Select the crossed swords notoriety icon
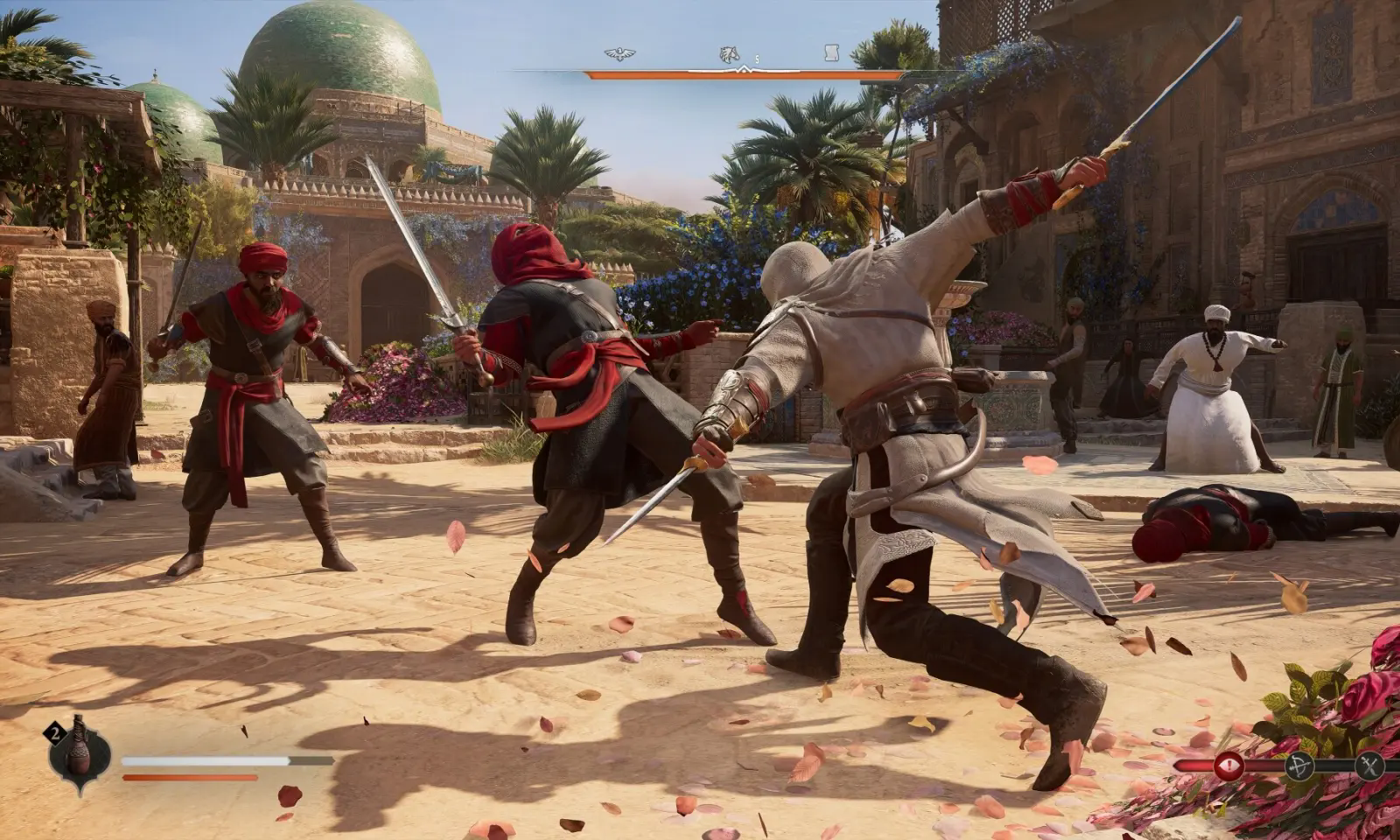The width and height of the screenshot is (1400, 840). click(1368, 766)
